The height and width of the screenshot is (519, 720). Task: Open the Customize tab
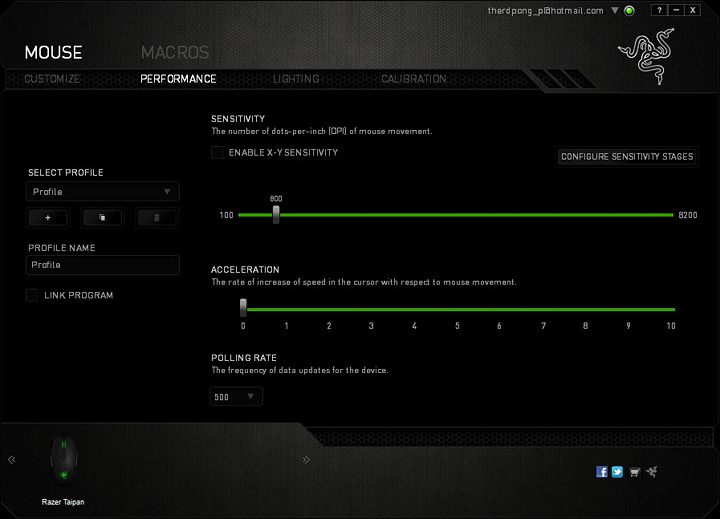[x=52, y=79]
